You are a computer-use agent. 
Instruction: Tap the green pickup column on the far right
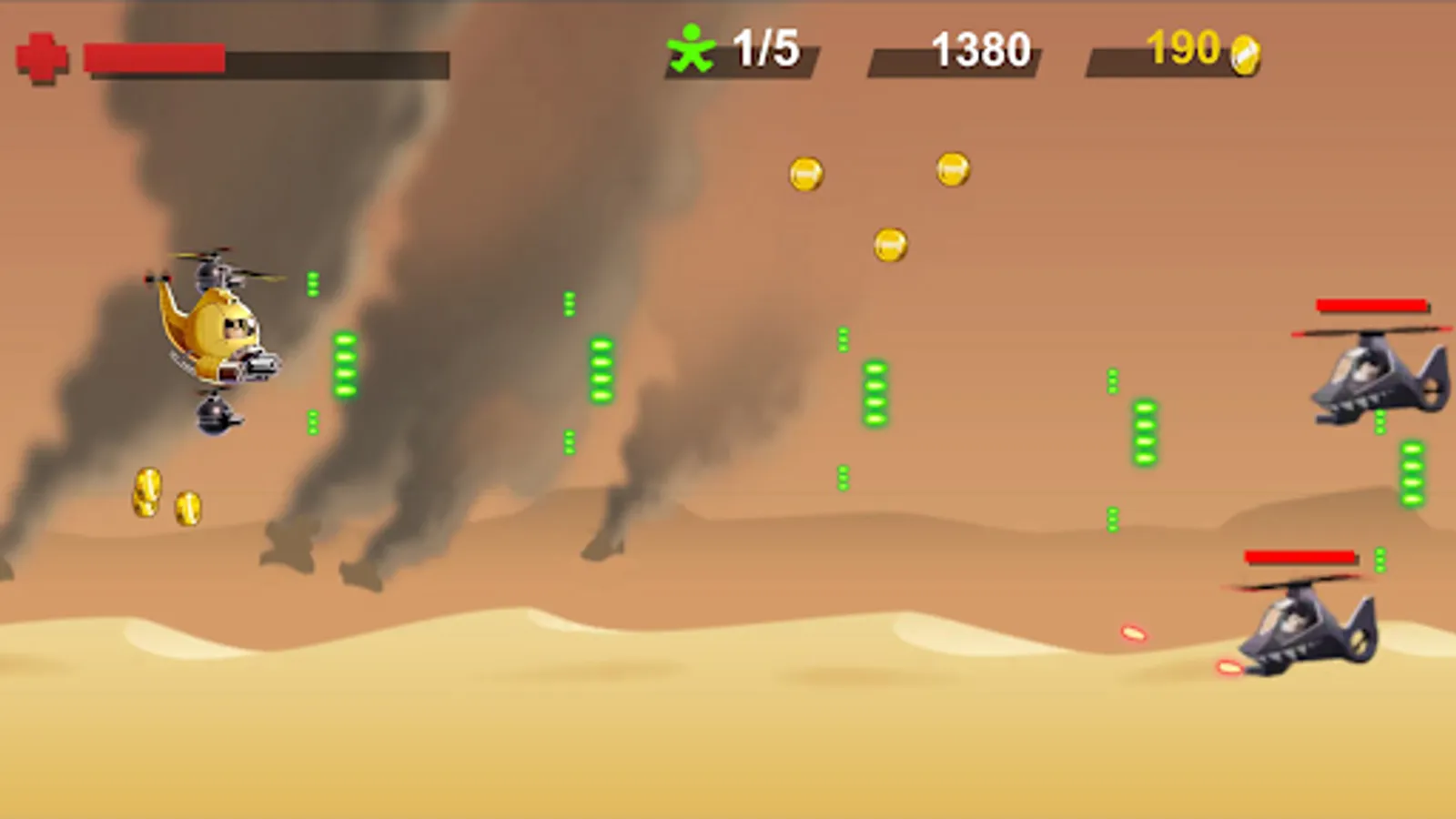click(1411, 473)
